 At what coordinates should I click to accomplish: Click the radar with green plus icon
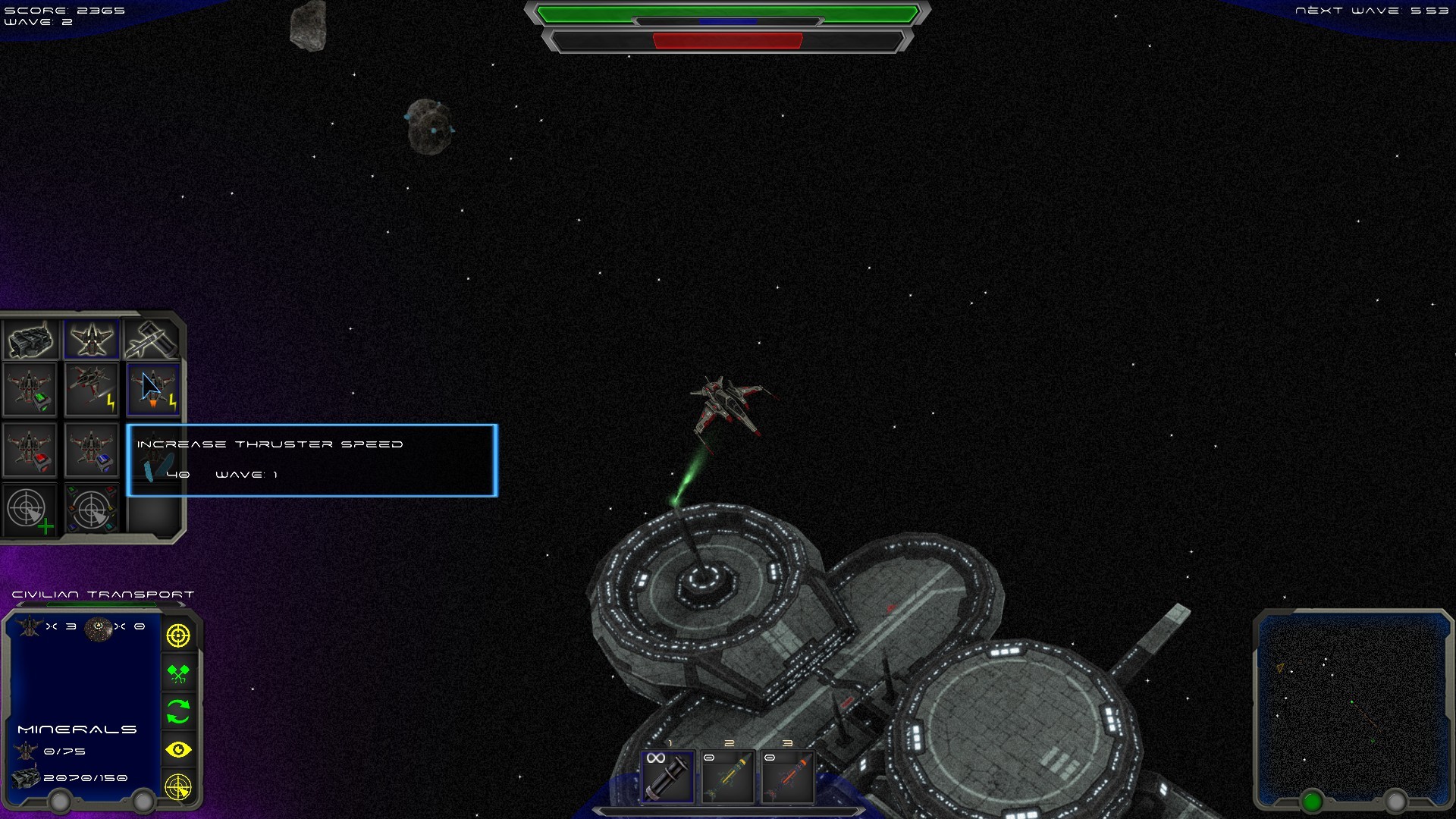[30, 509]
